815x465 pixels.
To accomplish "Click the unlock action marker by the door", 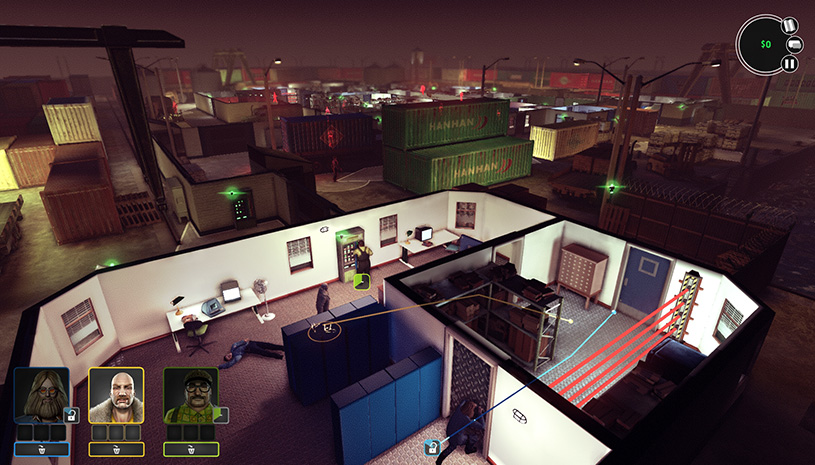I will click(x=432, y=447).
